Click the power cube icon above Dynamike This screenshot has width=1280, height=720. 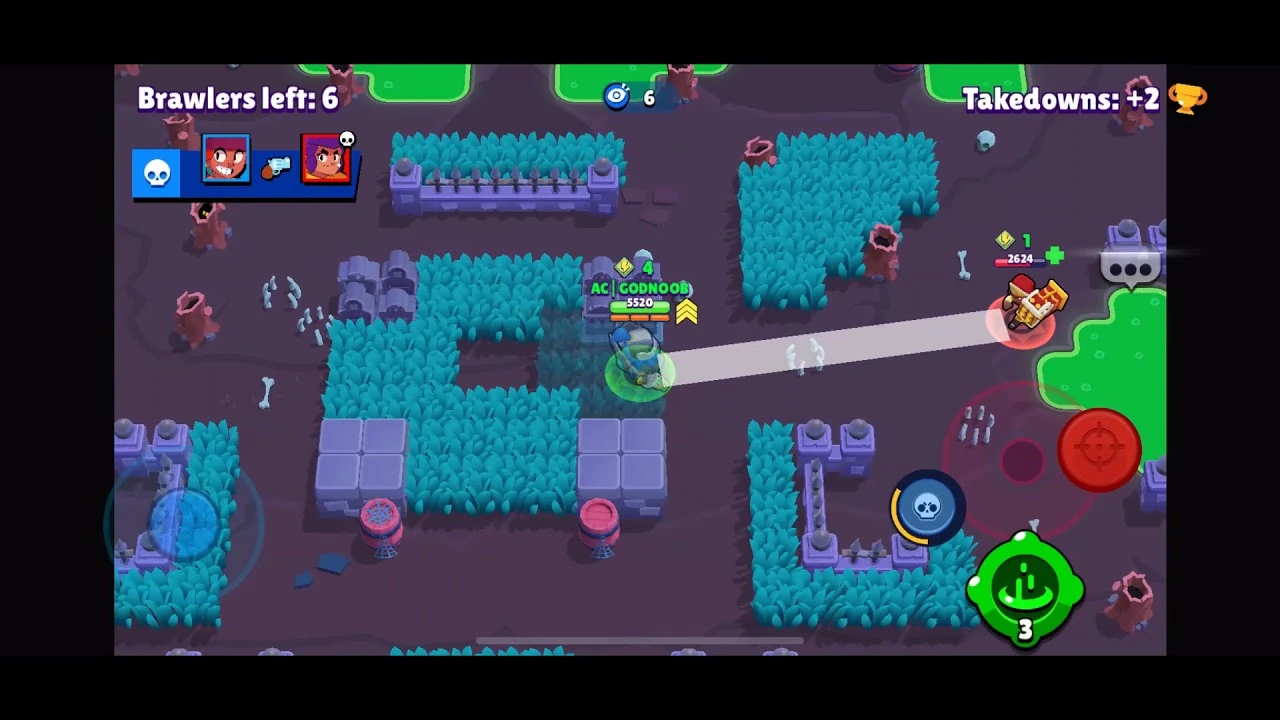coord(1005,240)
